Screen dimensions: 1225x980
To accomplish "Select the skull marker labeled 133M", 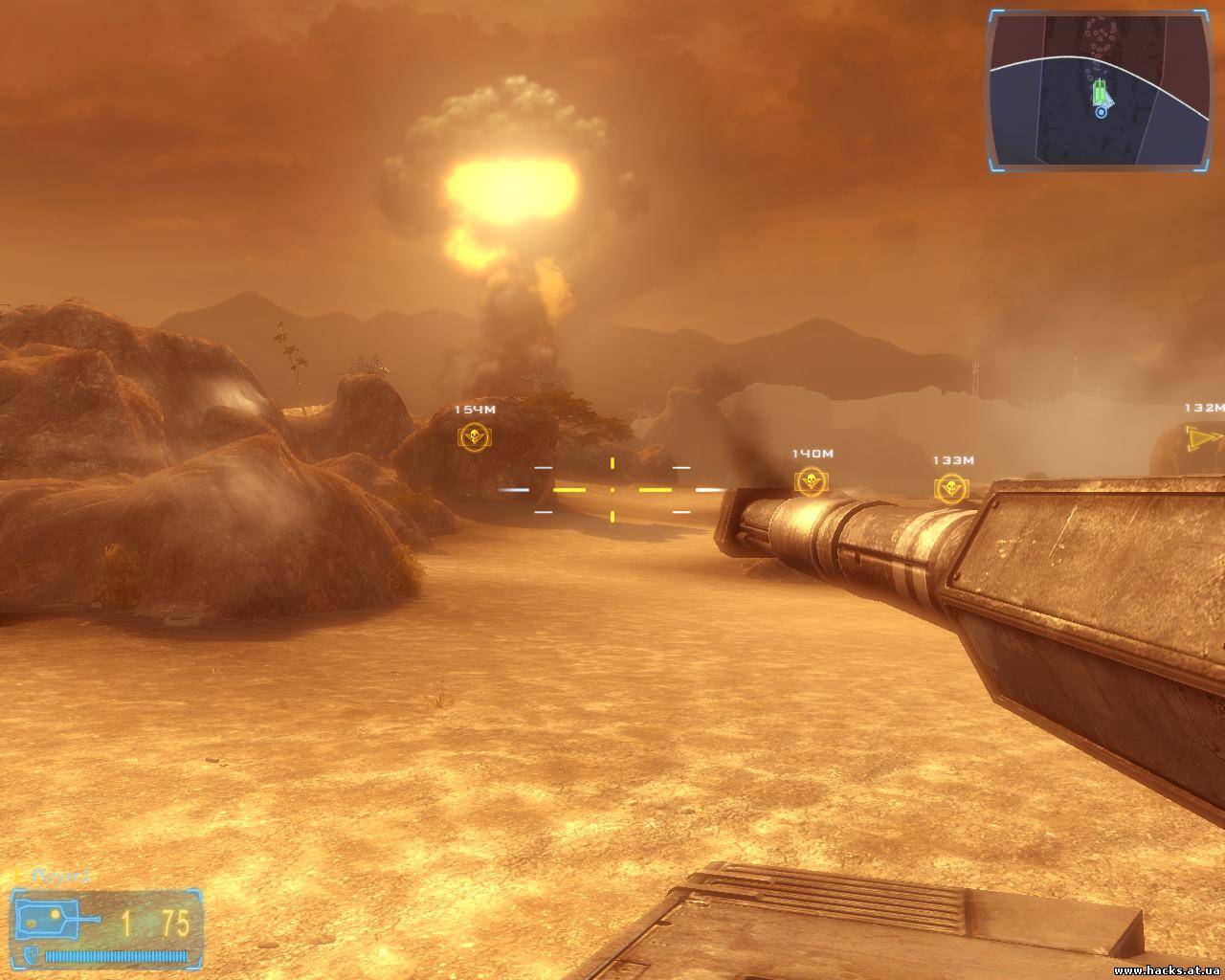I will pos(950,488).
